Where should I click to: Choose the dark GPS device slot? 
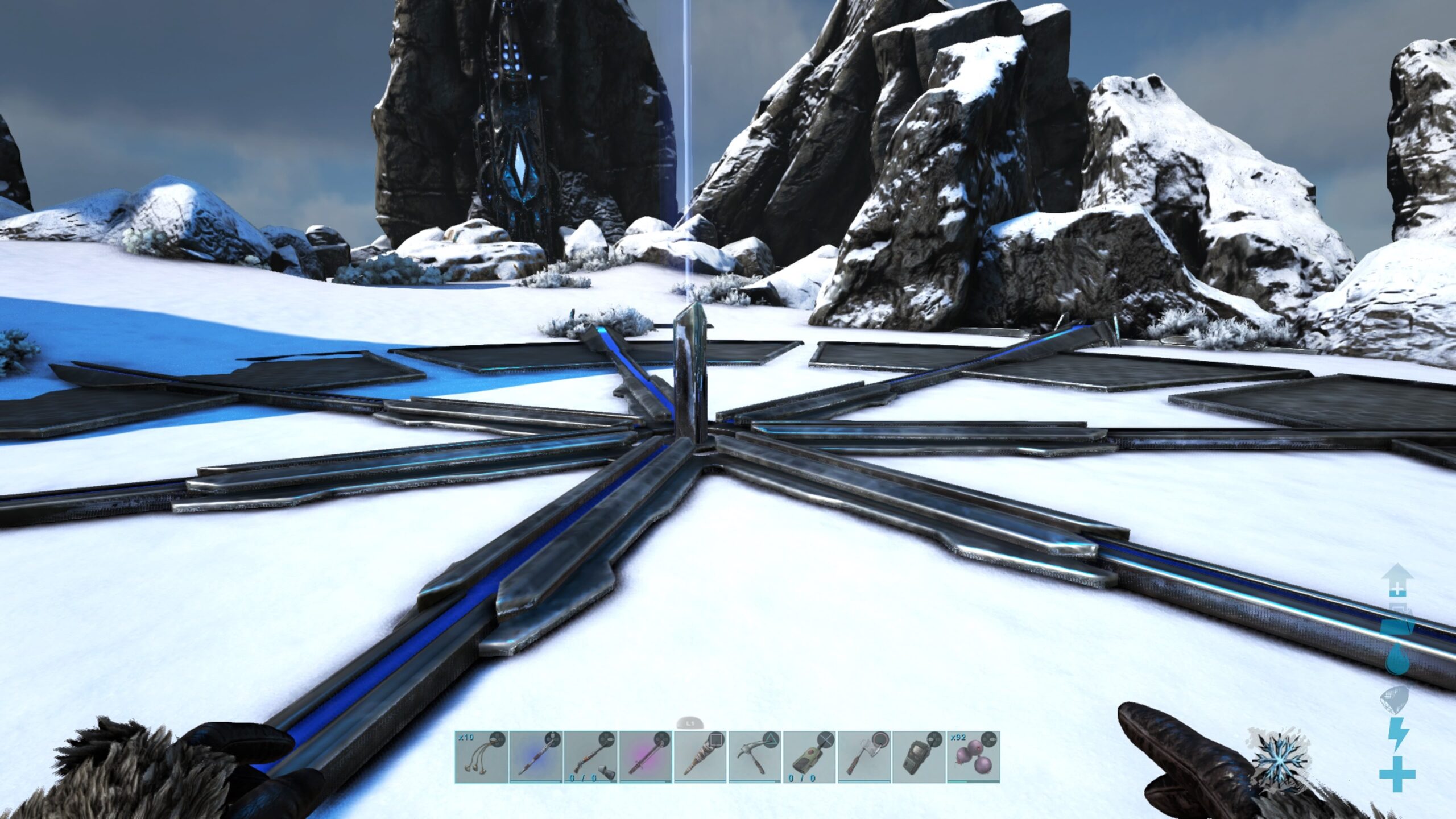(918, 756)
